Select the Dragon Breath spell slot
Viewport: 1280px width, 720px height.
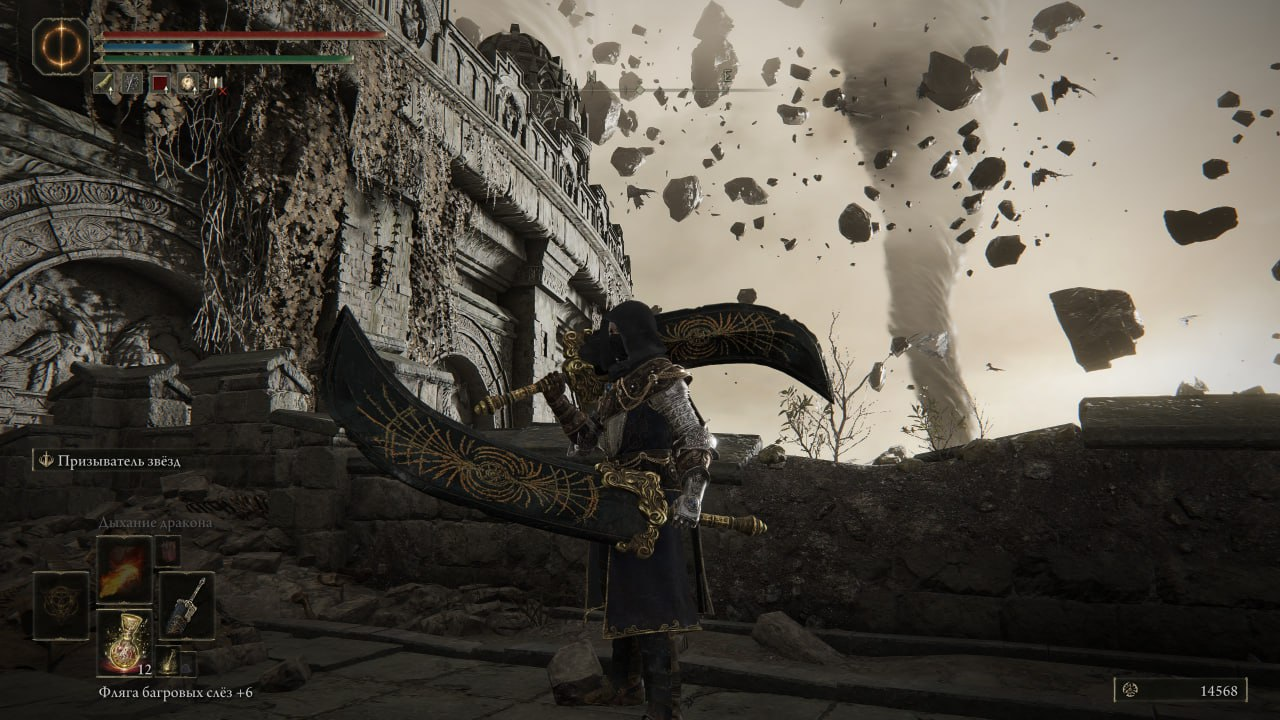[125, 569]
